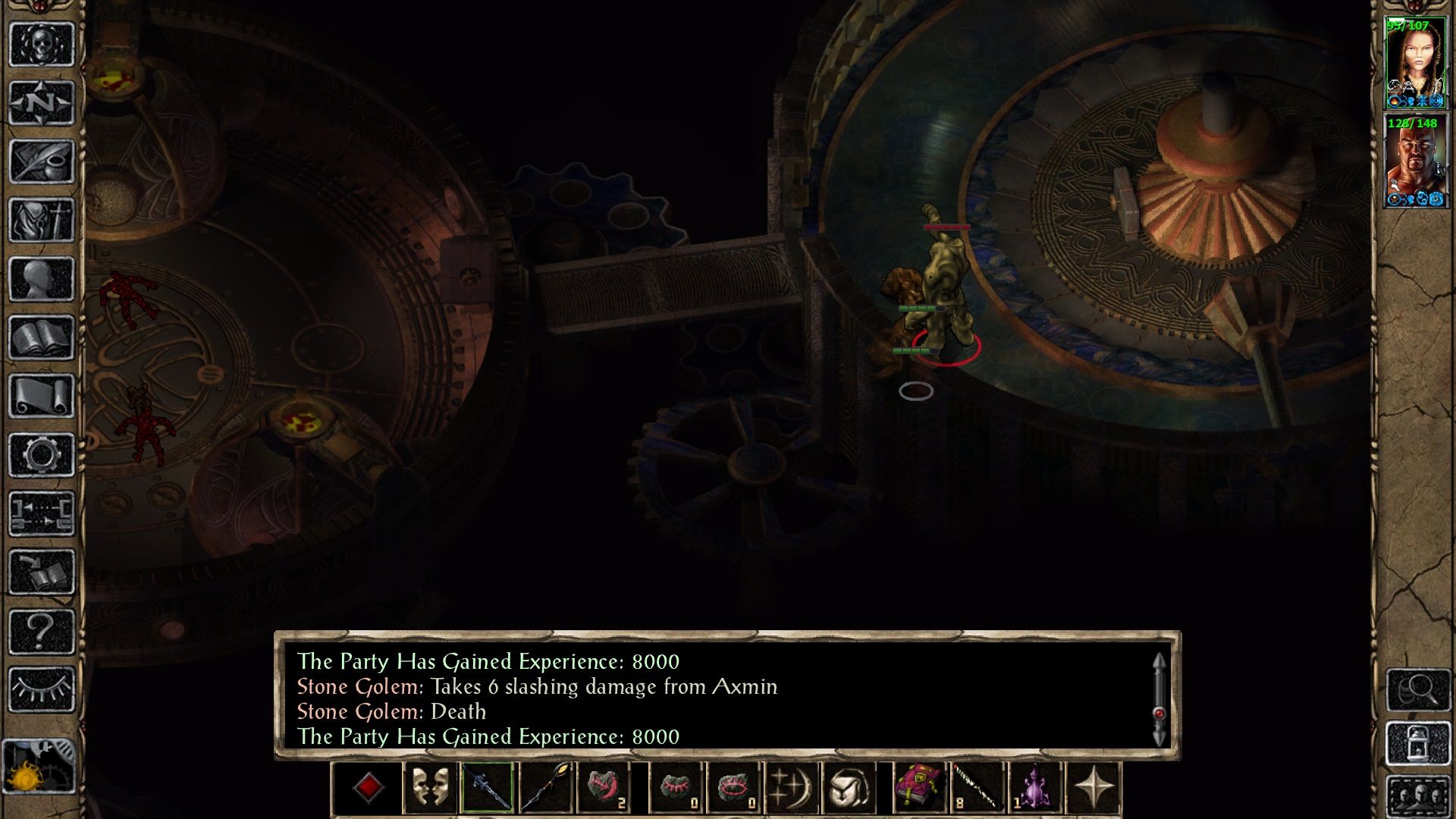This screenshot has height=819, width=1456.
Task: Select the bald male character portrait
Action: coord(1415,162)
